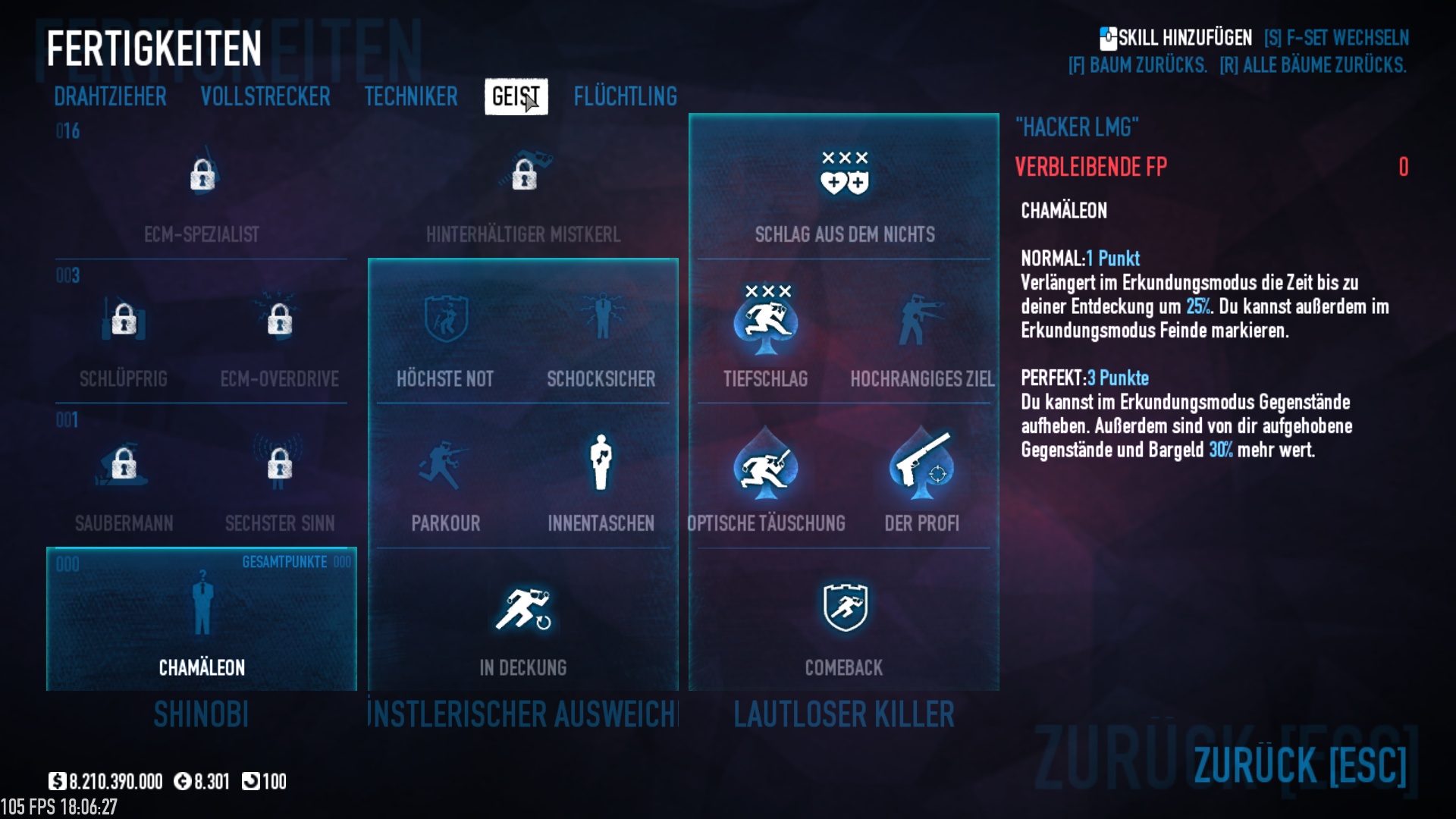Select the Techniker tab
Viewport: 1456px width, 819px height.
click(410, 97)
